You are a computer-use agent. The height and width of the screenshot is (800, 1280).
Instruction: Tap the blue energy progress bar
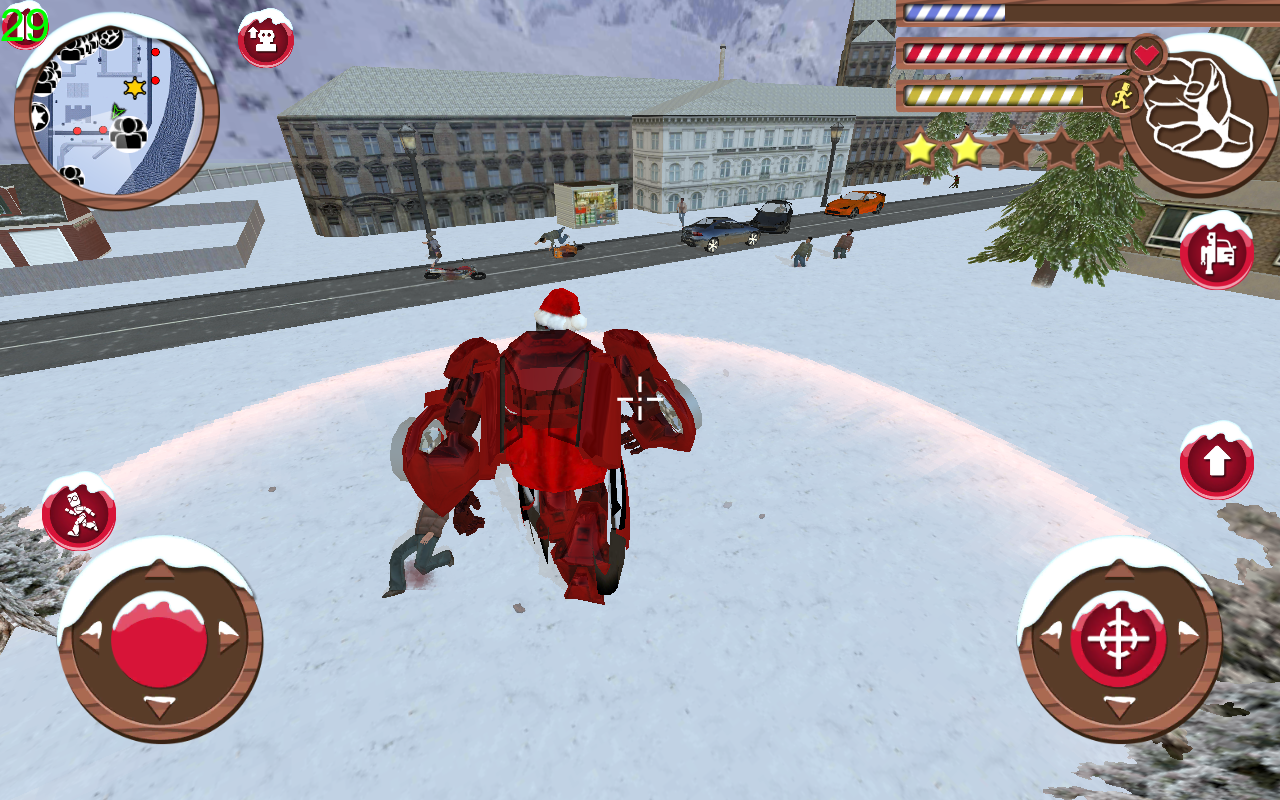955,13
